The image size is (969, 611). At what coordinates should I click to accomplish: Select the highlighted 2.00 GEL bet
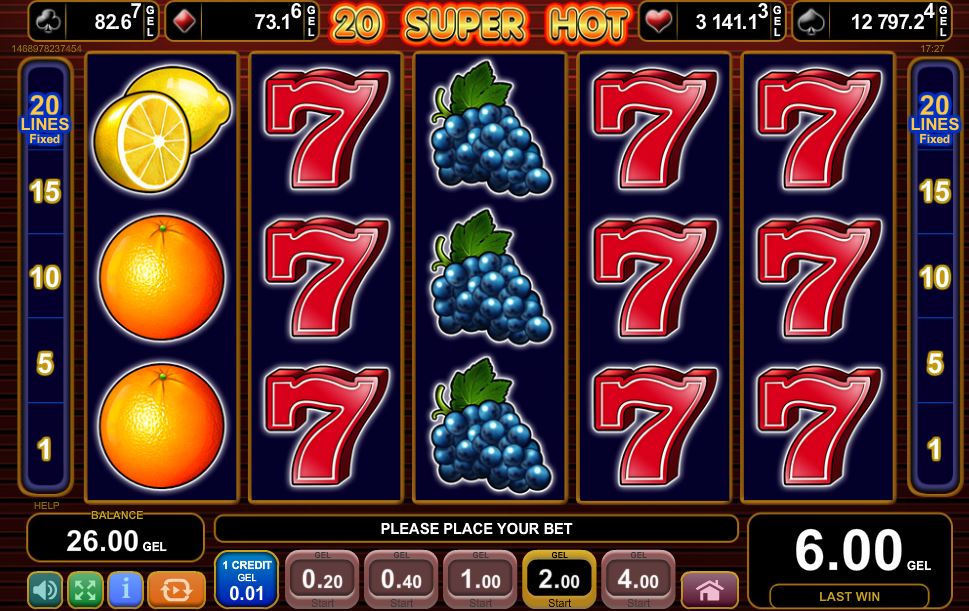(x=559, y=580)
